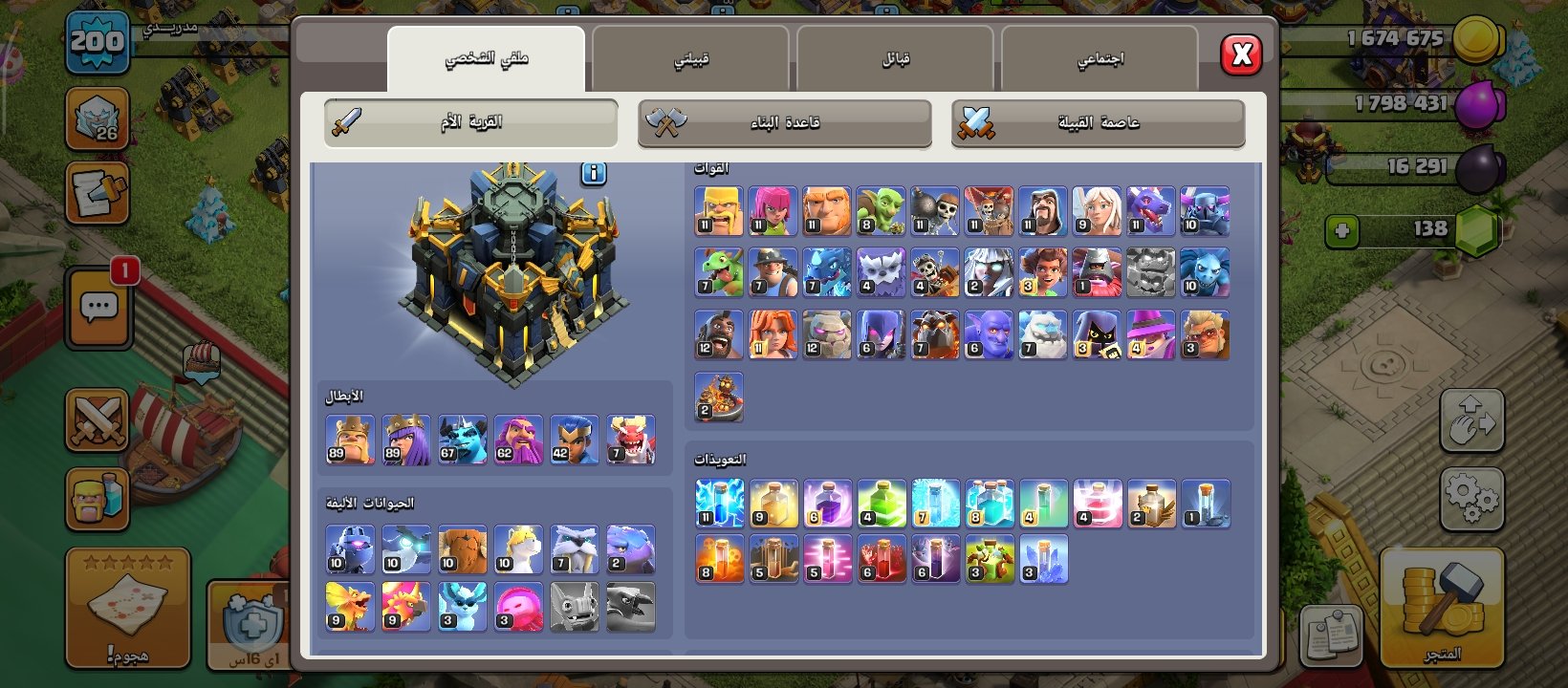Open the Barbarian King hero portrait

pos(350,440)
